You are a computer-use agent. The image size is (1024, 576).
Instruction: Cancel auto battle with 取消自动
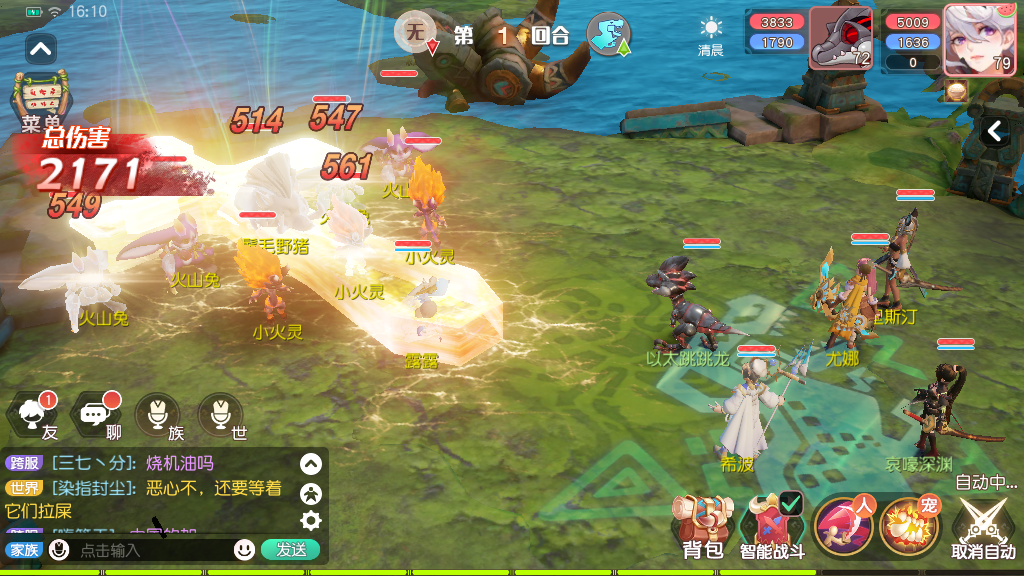click(x=982, y=528)
